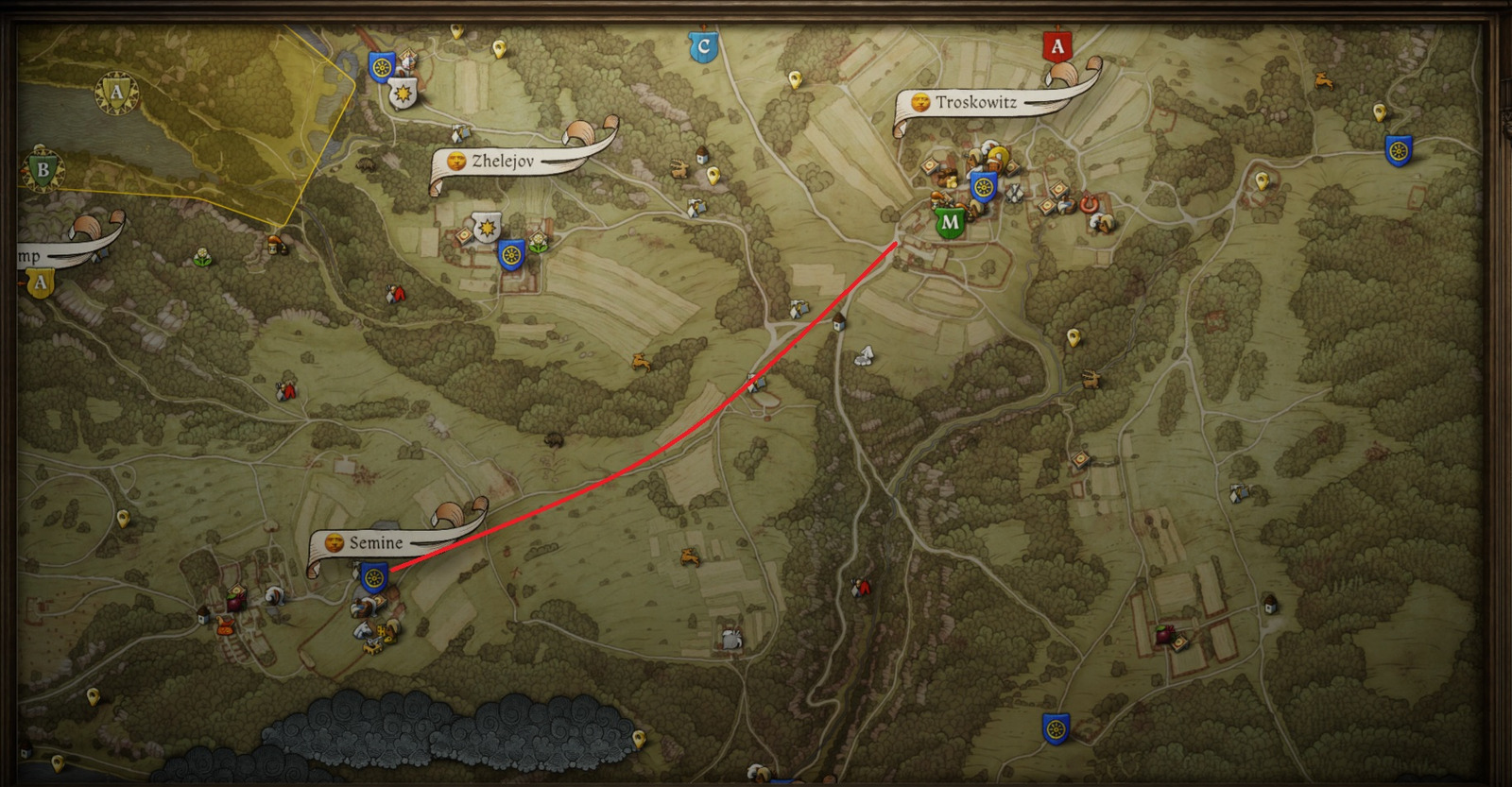Screen dimensions: 1512x787
Task: Click the red horseshoe marker in Troskowitz
Action: pyautogui.click(x=1090, y=203)
